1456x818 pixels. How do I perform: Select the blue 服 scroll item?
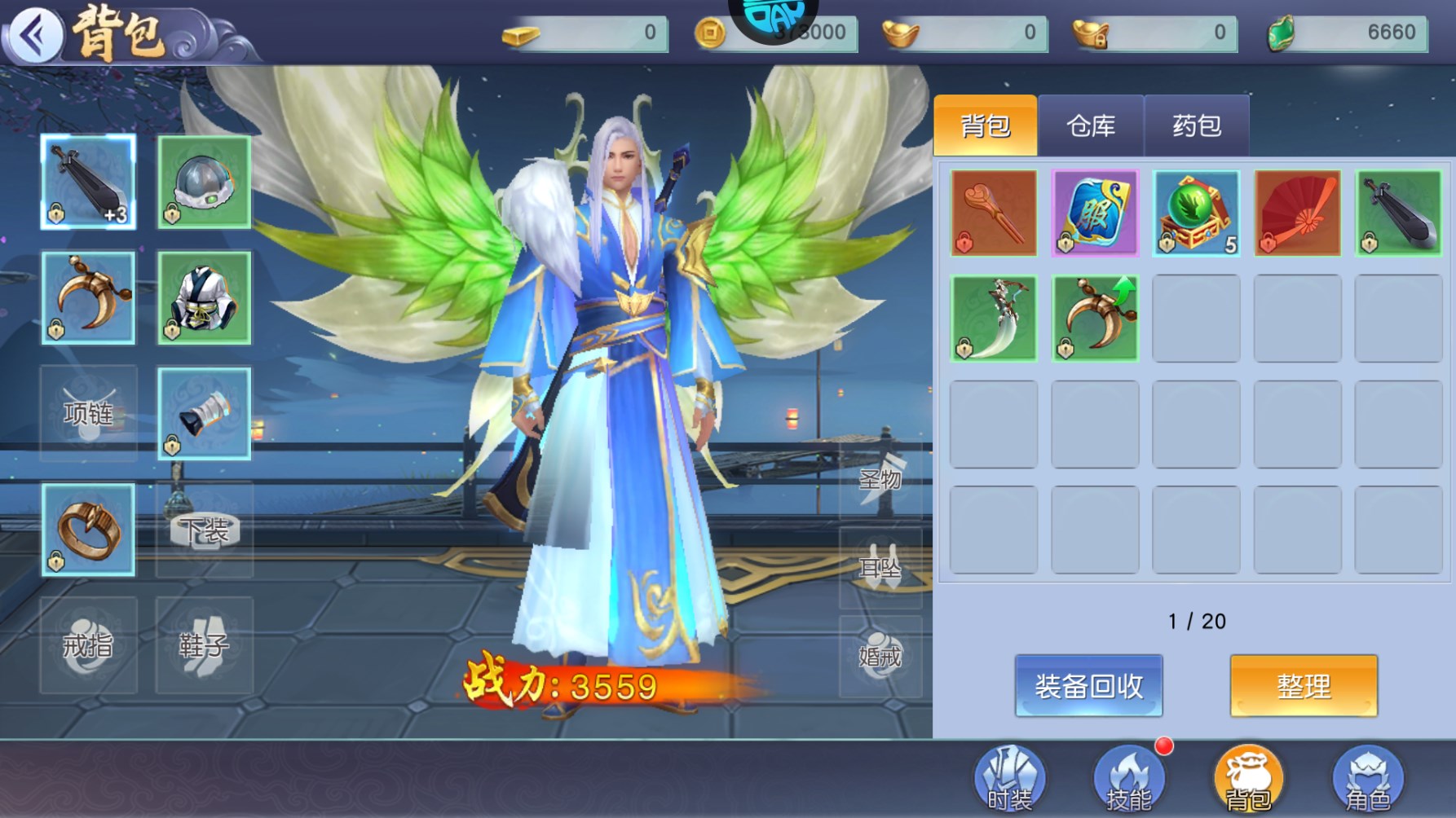tap(1095, 213)
